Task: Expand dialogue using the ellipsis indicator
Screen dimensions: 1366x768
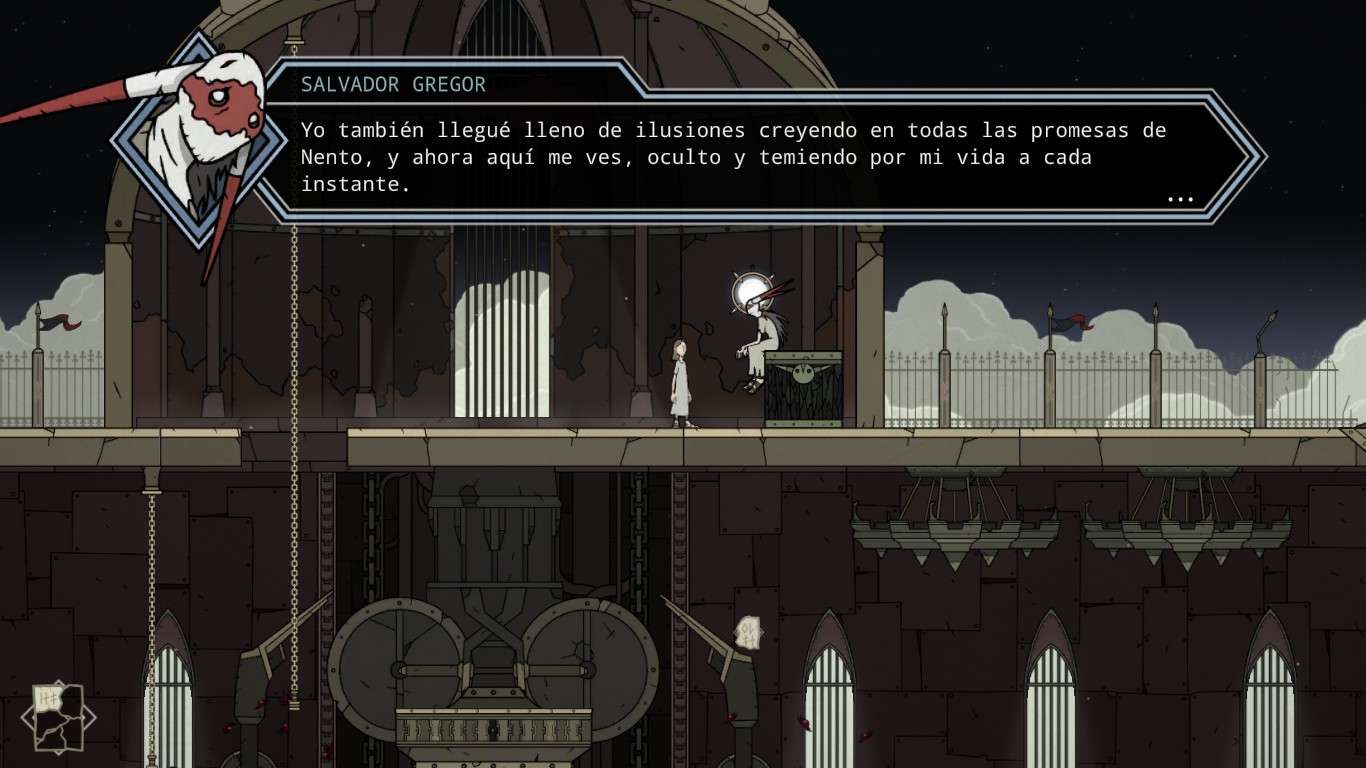Action: click(1181, 198)
